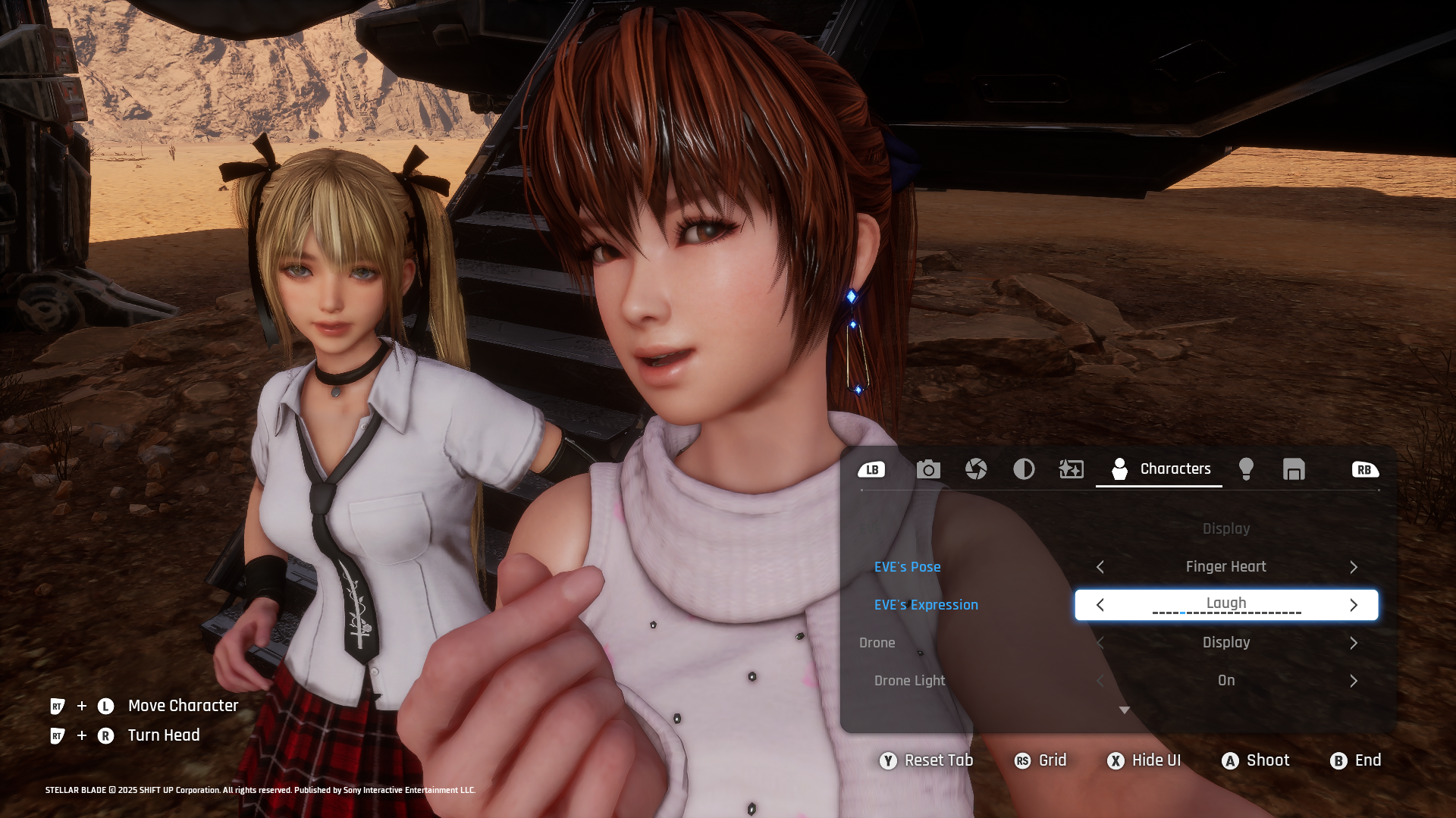Viewport: 1456px width, 818px height.
Task: Select the Drone Light row
Action: point(909,681)
